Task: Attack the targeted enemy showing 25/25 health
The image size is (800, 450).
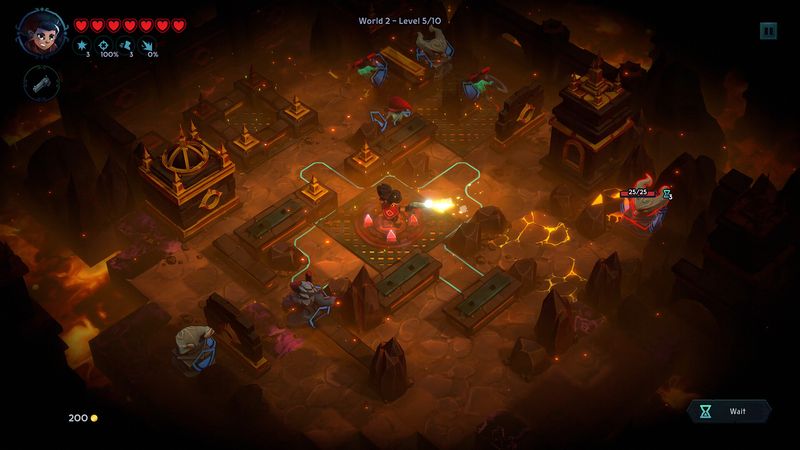Action: pos(640,210)
